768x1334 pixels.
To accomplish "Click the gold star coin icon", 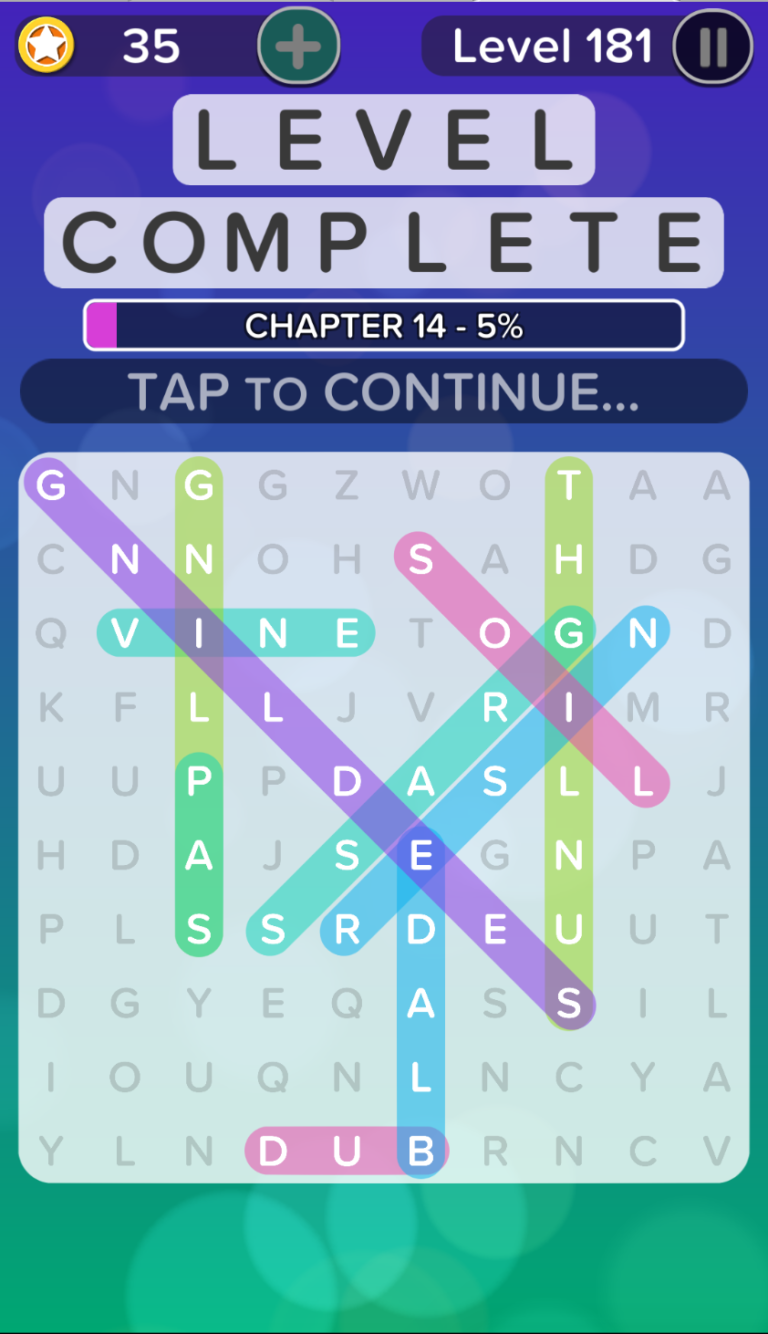I will [x=46, y=46].
